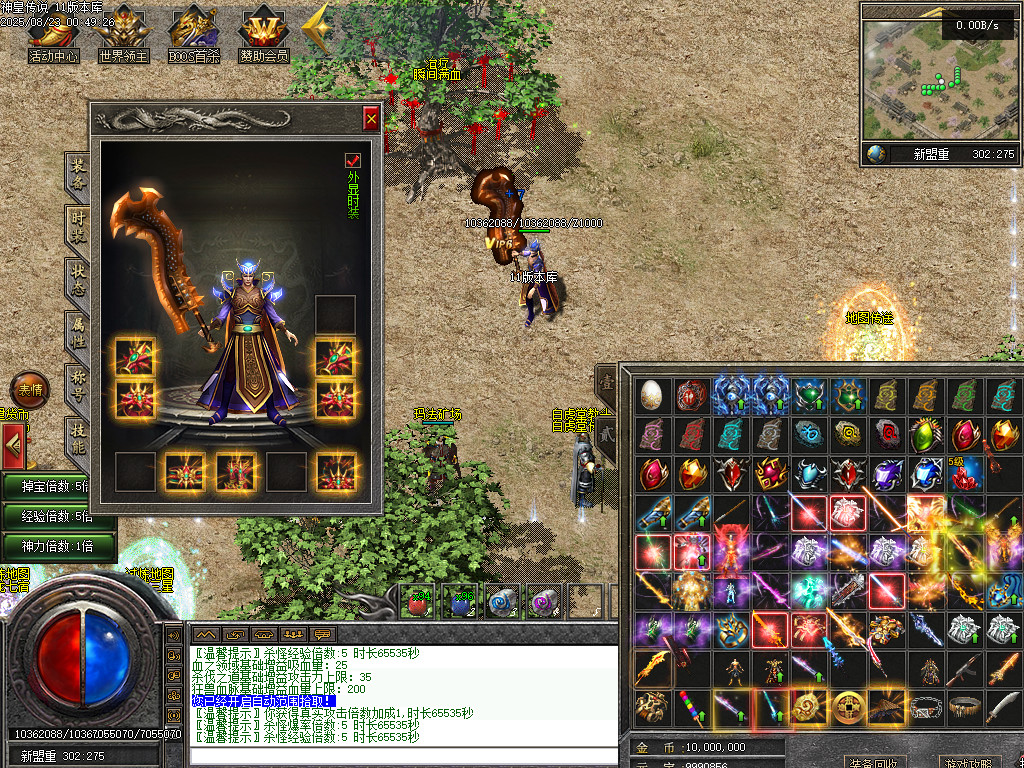Select the 5级 red gem item

964,473
